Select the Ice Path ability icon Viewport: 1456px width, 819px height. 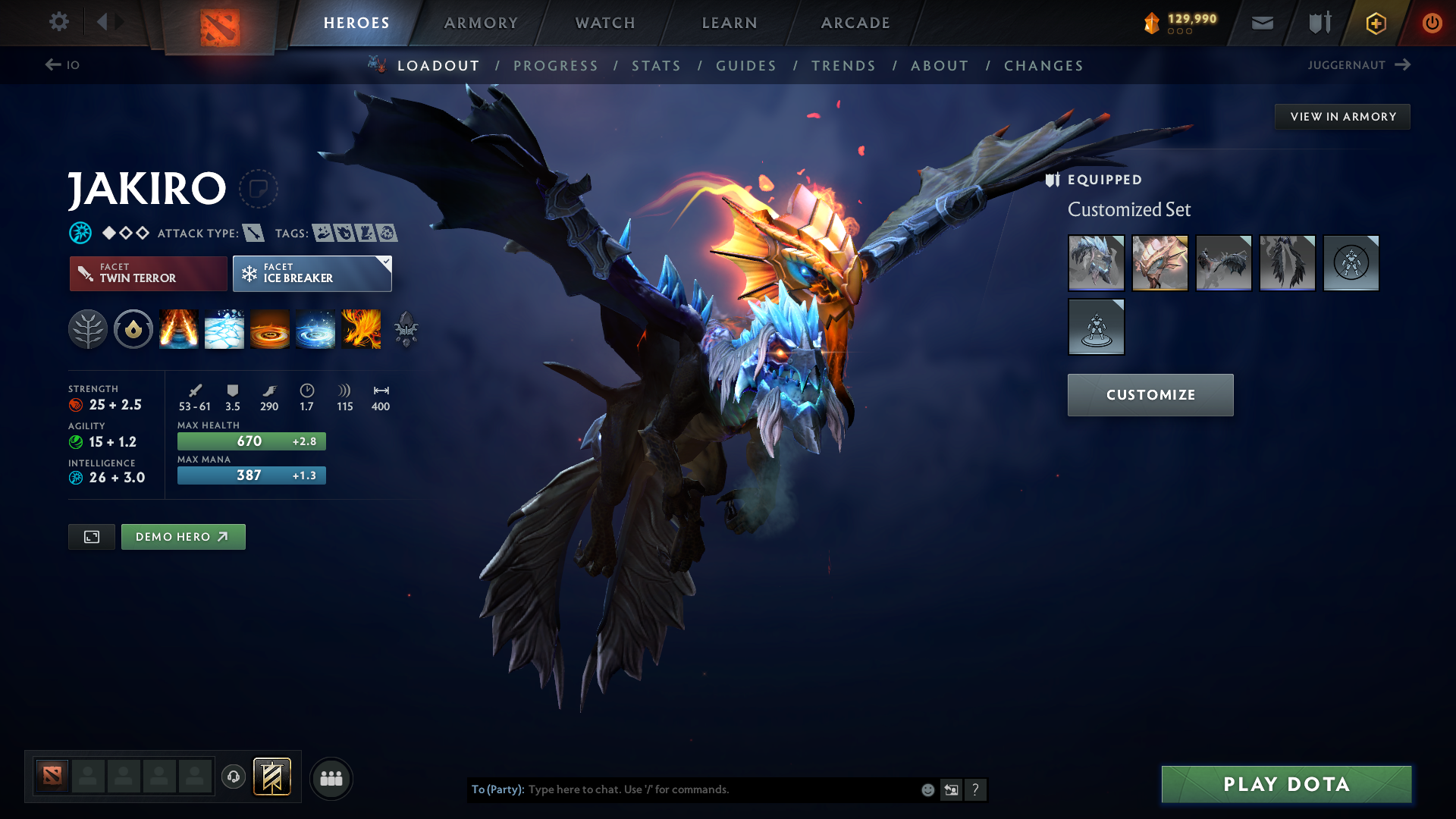pos(224,329)
